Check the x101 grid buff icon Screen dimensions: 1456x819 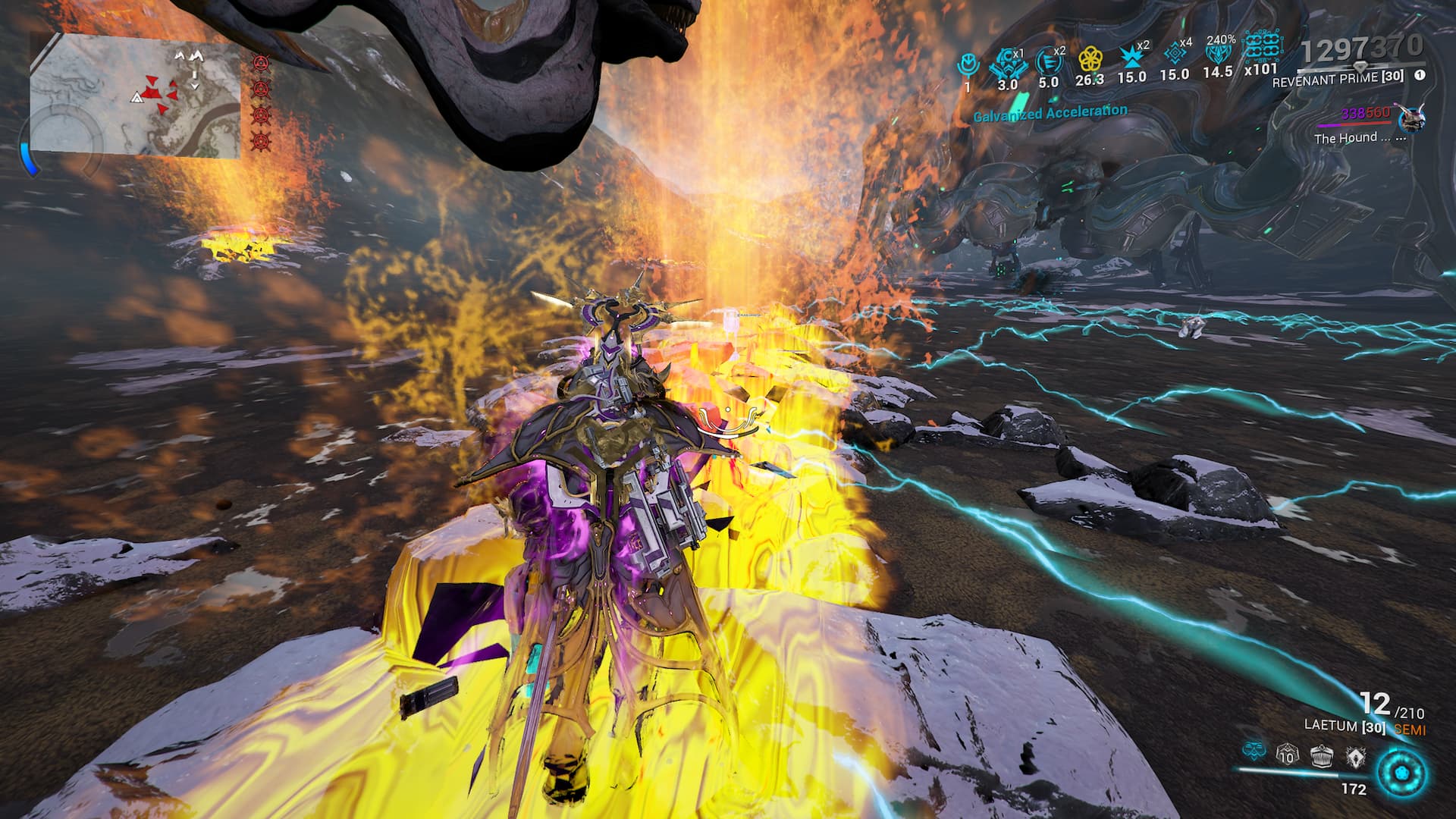[1261, 47]
